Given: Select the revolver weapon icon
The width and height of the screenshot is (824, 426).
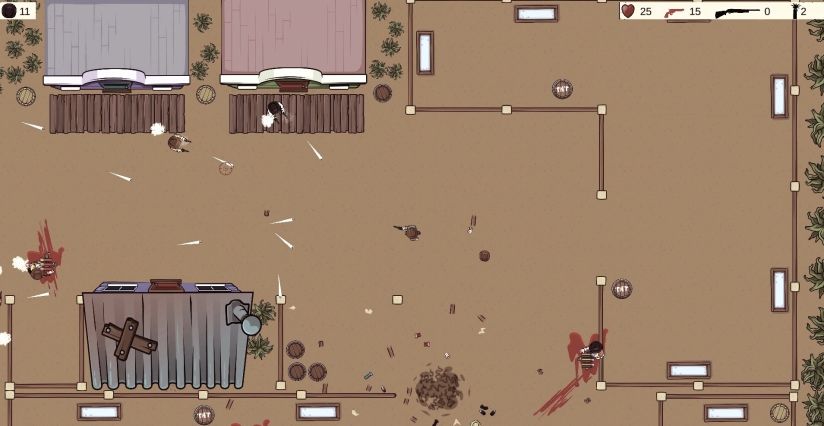Looking at the screenshot, I should point(673,11).
